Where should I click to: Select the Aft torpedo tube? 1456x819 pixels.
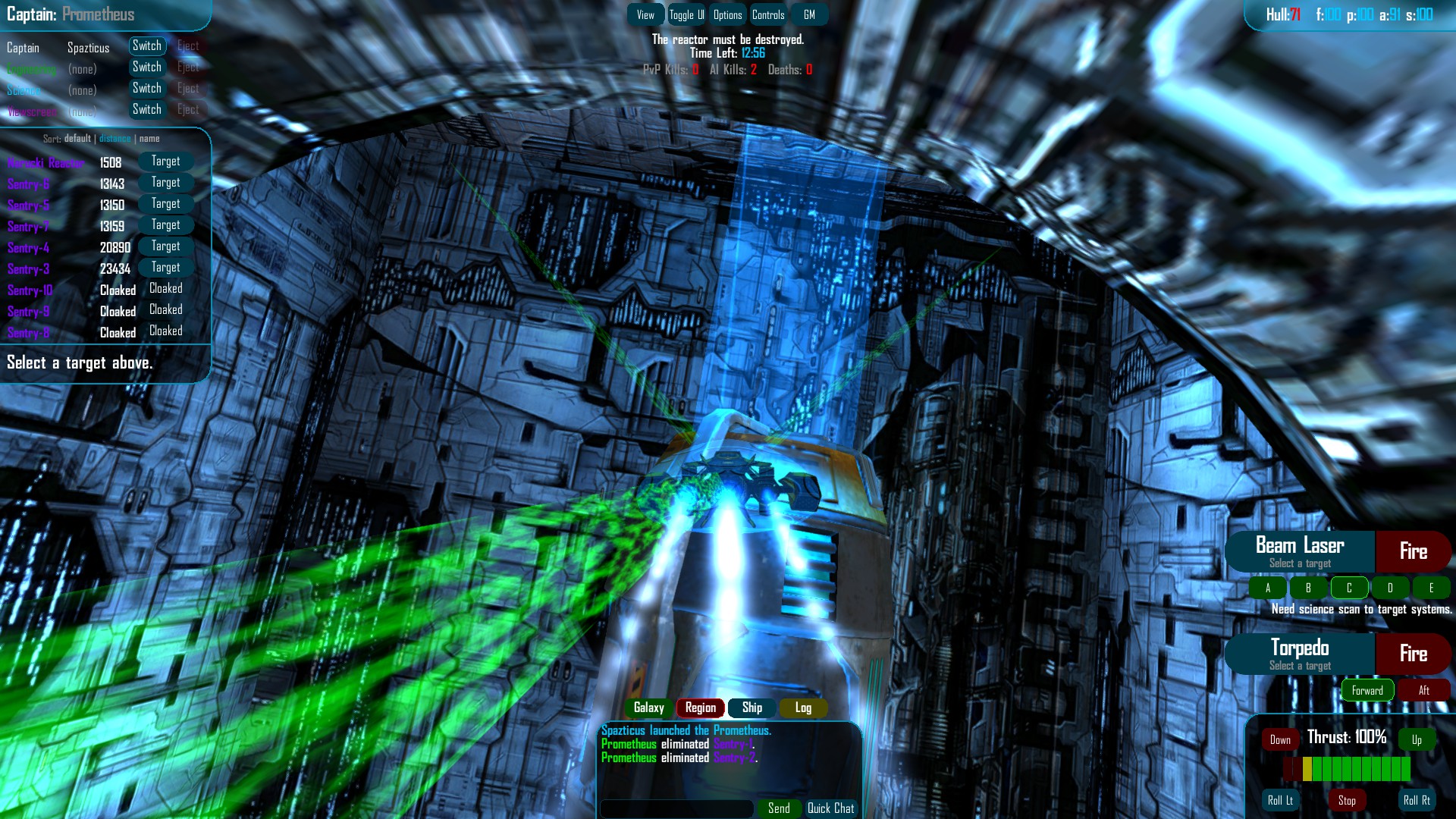(x=1425, y=690)
